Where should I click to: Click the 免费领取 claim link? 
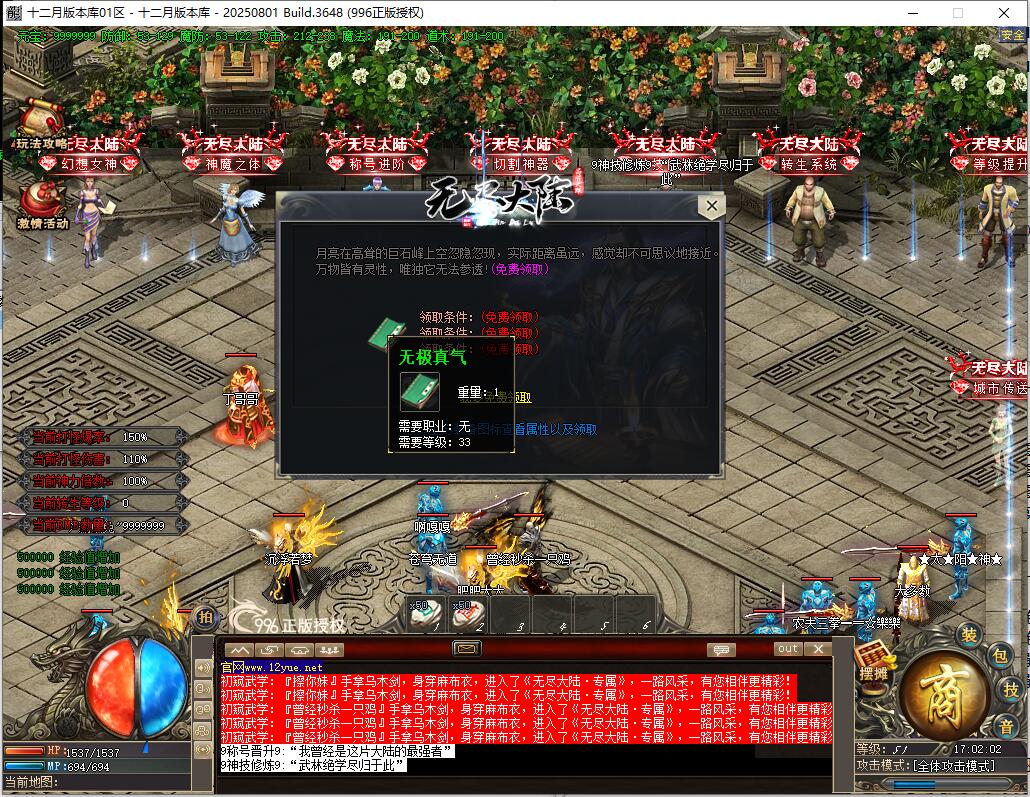point(520,269)
